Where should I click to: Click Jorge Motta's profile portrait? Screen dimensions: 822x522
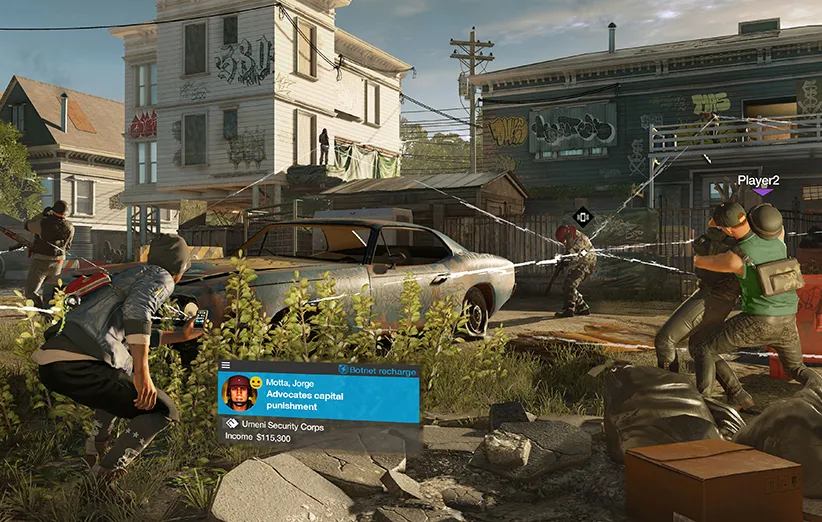(239, 391)
